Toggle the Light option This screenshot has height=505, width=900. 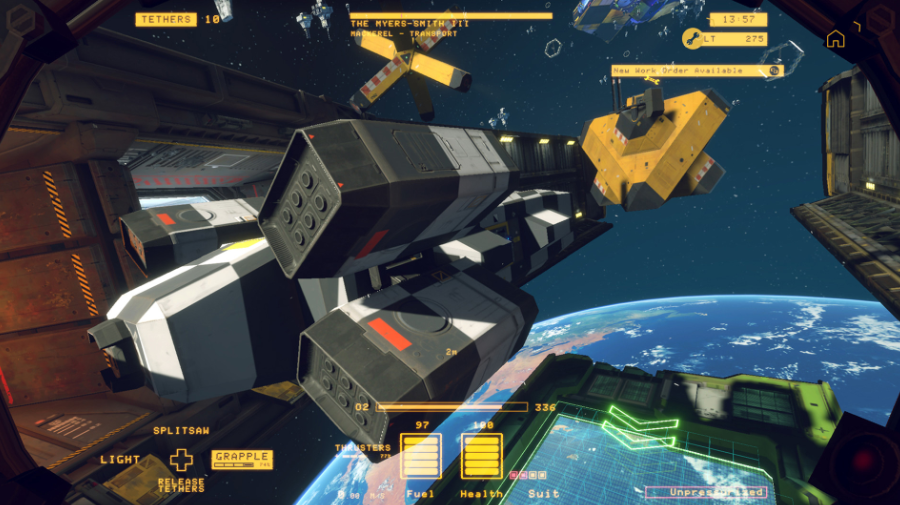tap(120, 460)
